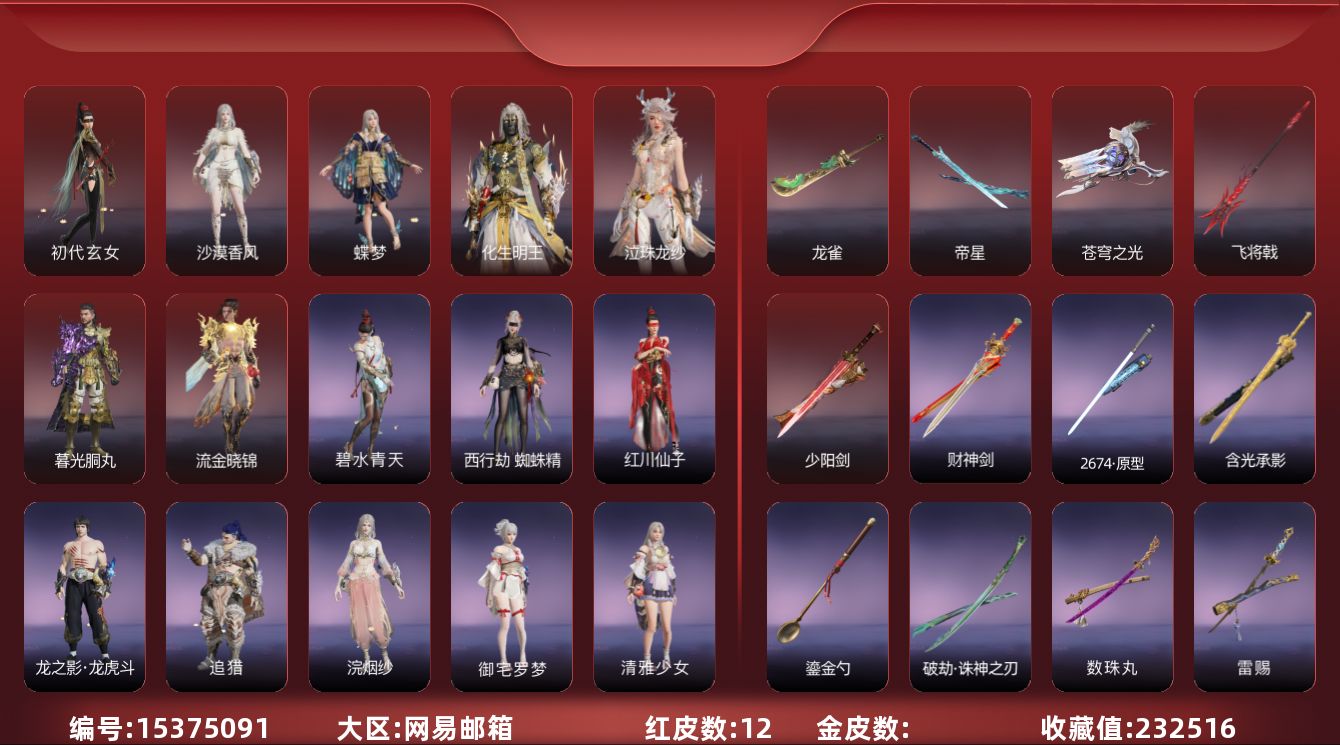Choose the 帝星 weapon card
1340x745 pixels.
pos(970,180)
